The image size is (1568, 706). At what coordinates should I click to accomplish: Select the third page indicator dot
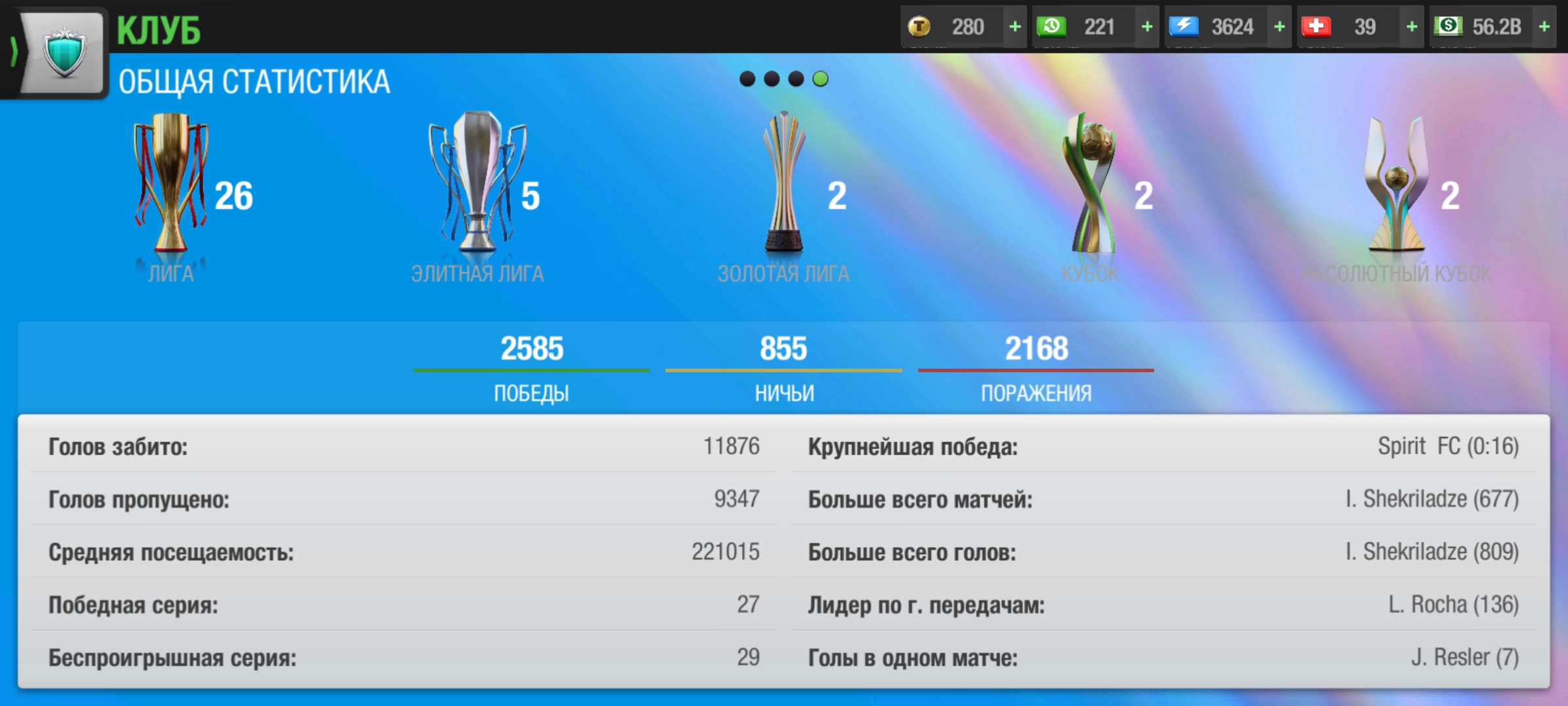click(796, 80)
